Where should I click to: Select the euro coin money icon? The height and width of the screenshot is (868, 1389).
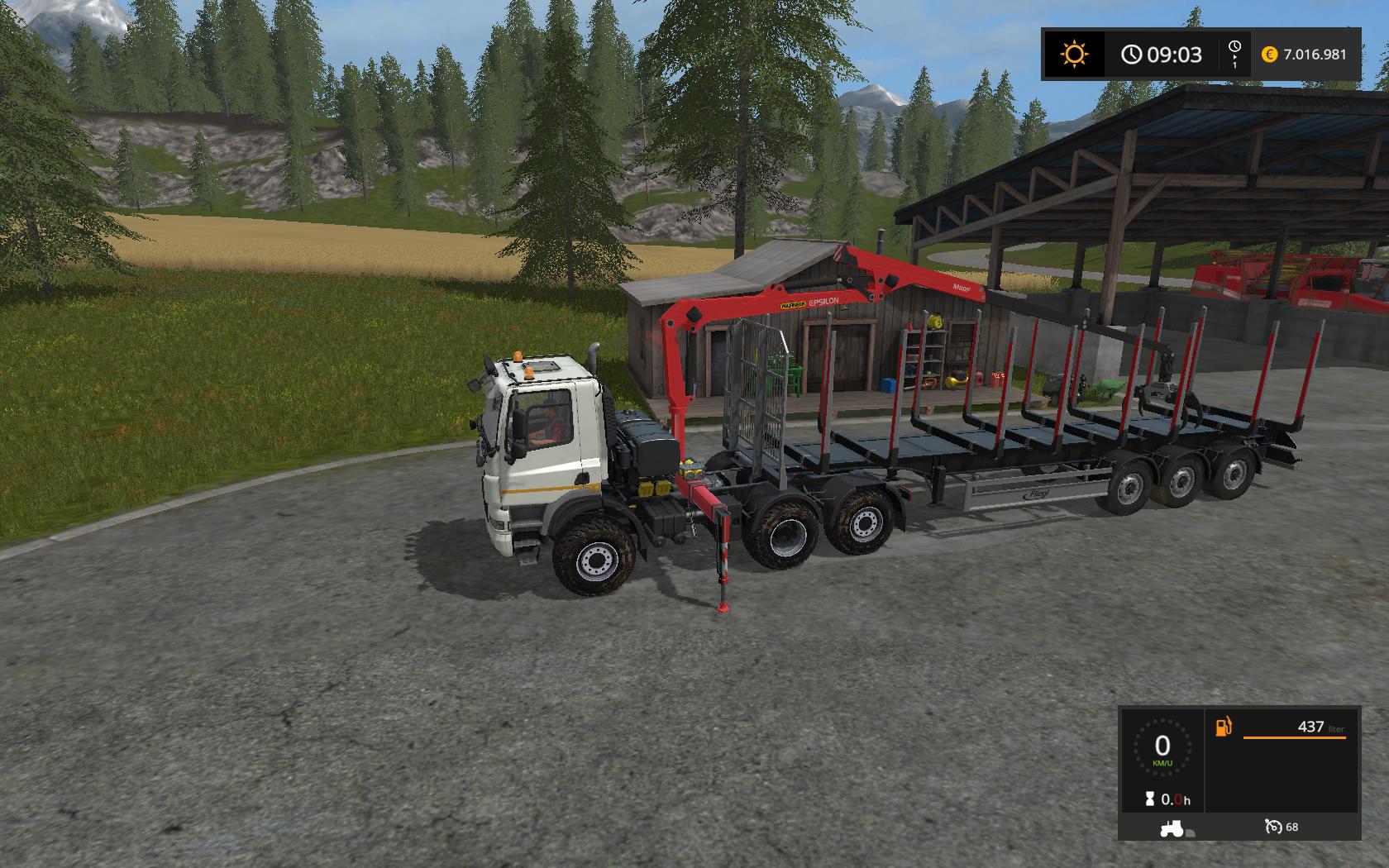[x=1269, y=55]
